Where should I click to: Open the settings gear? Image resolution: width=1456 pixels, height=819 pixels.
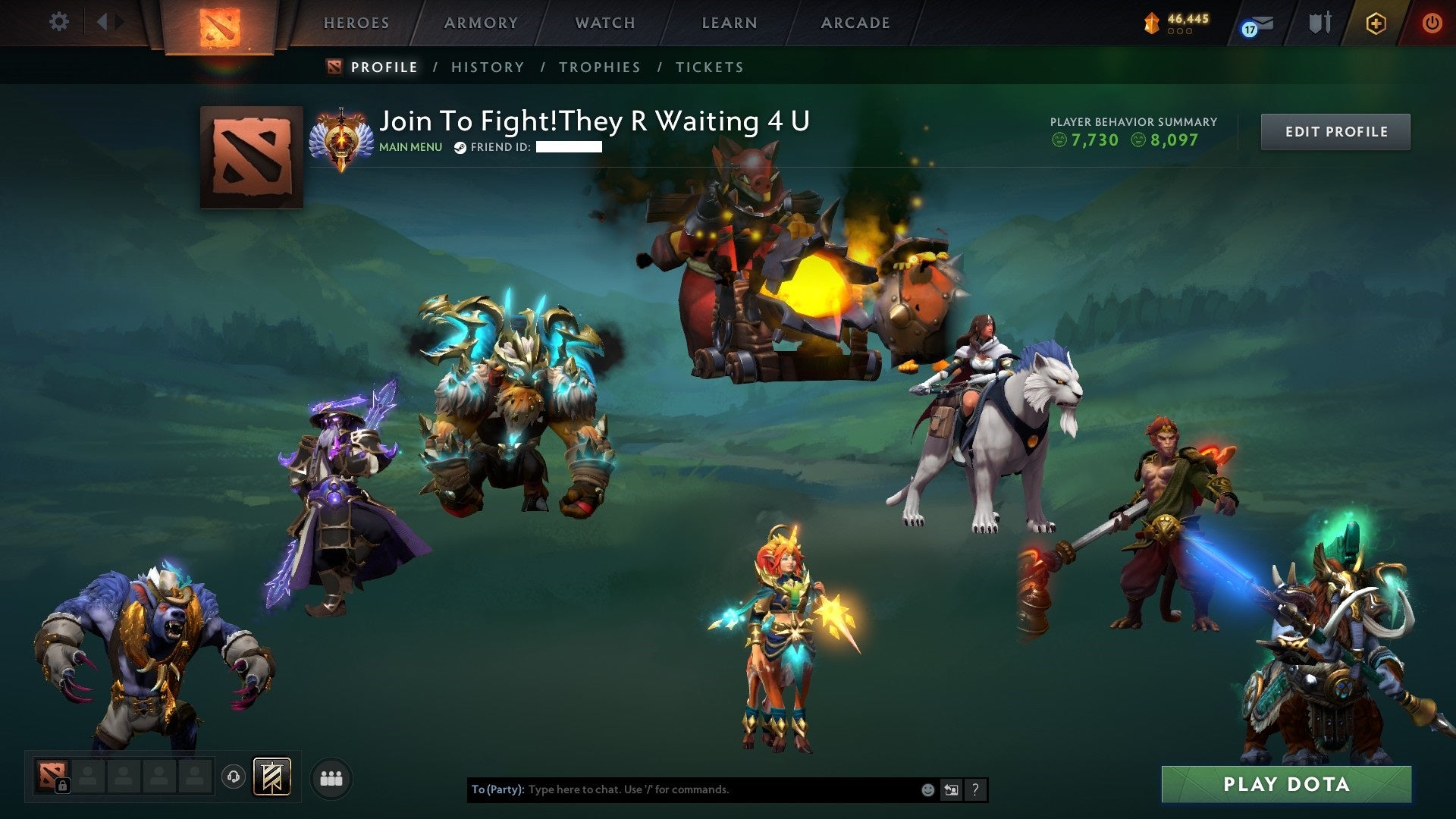[58, 22]
